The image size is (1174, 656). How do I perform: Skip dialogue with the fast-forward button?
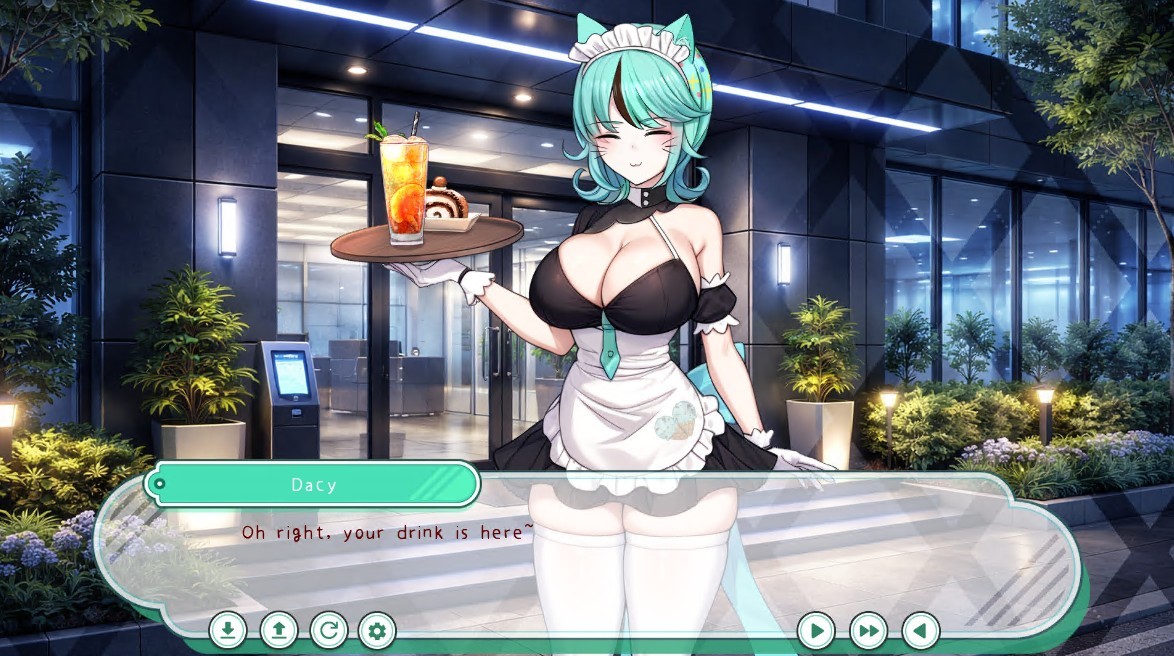point(868,631)
